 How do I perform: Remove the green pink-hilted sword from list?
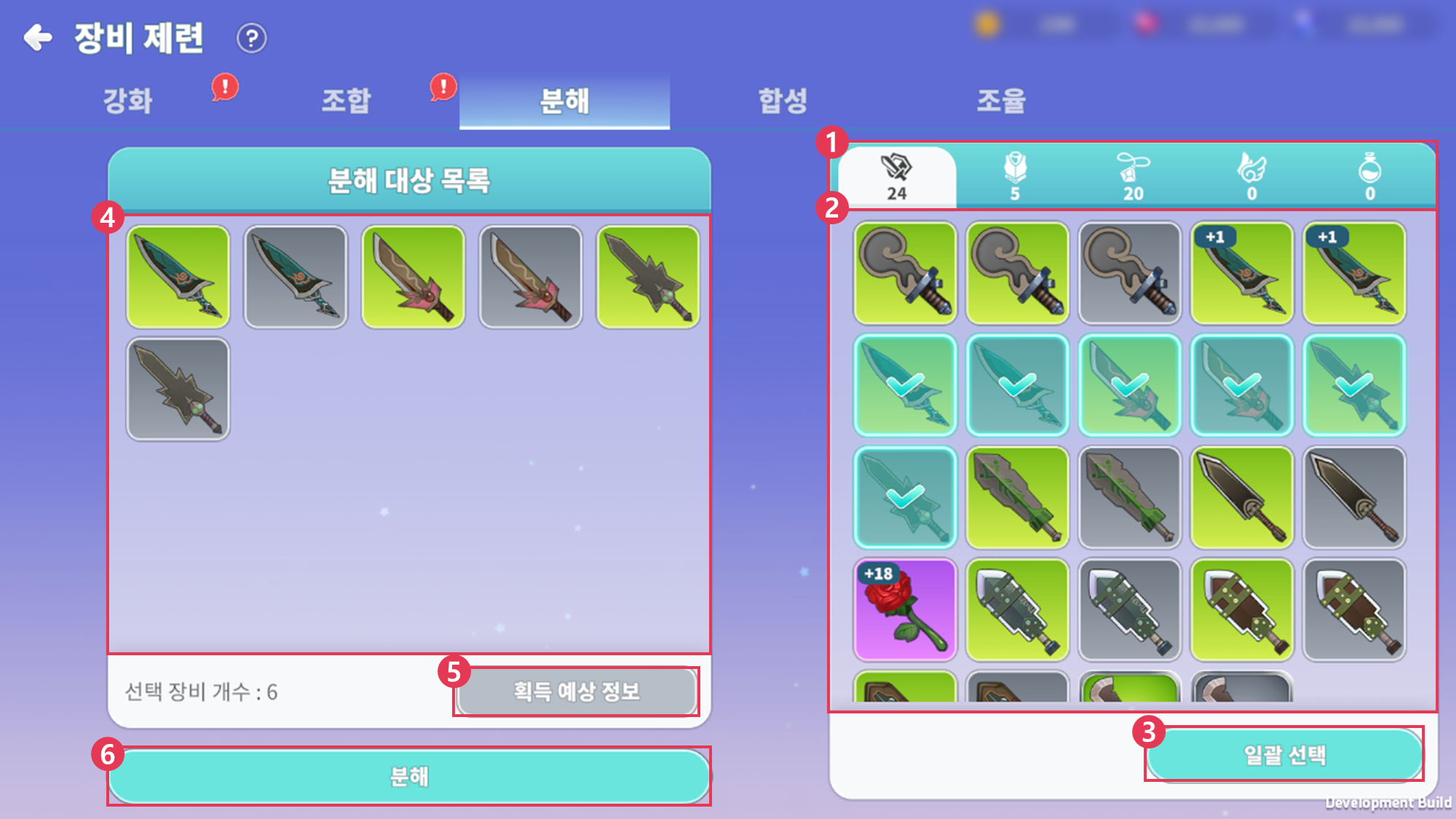(x=414, y=277)
